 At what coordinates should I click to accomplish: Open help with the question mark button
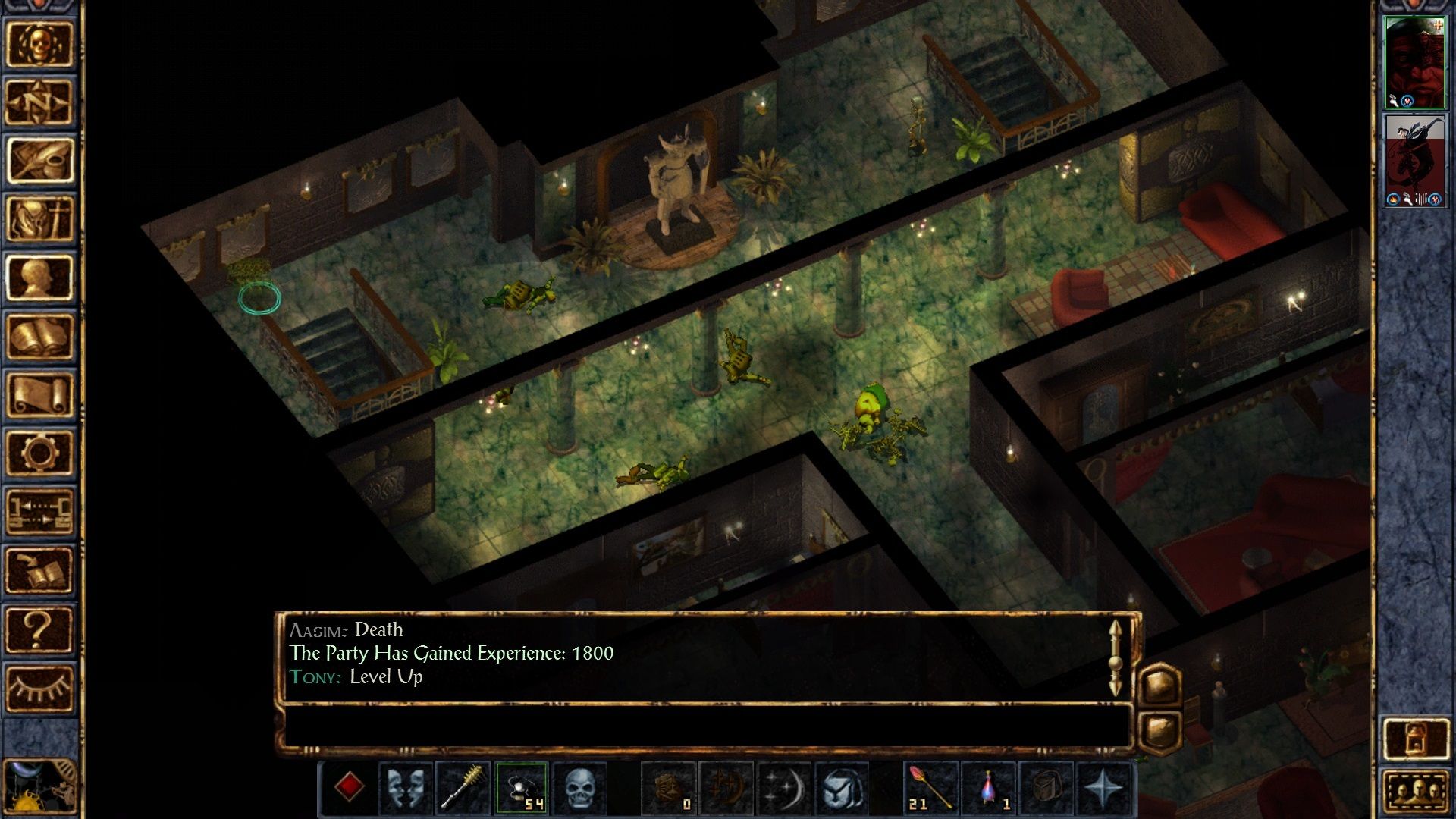pyautogui.click(x=39, y=629)
